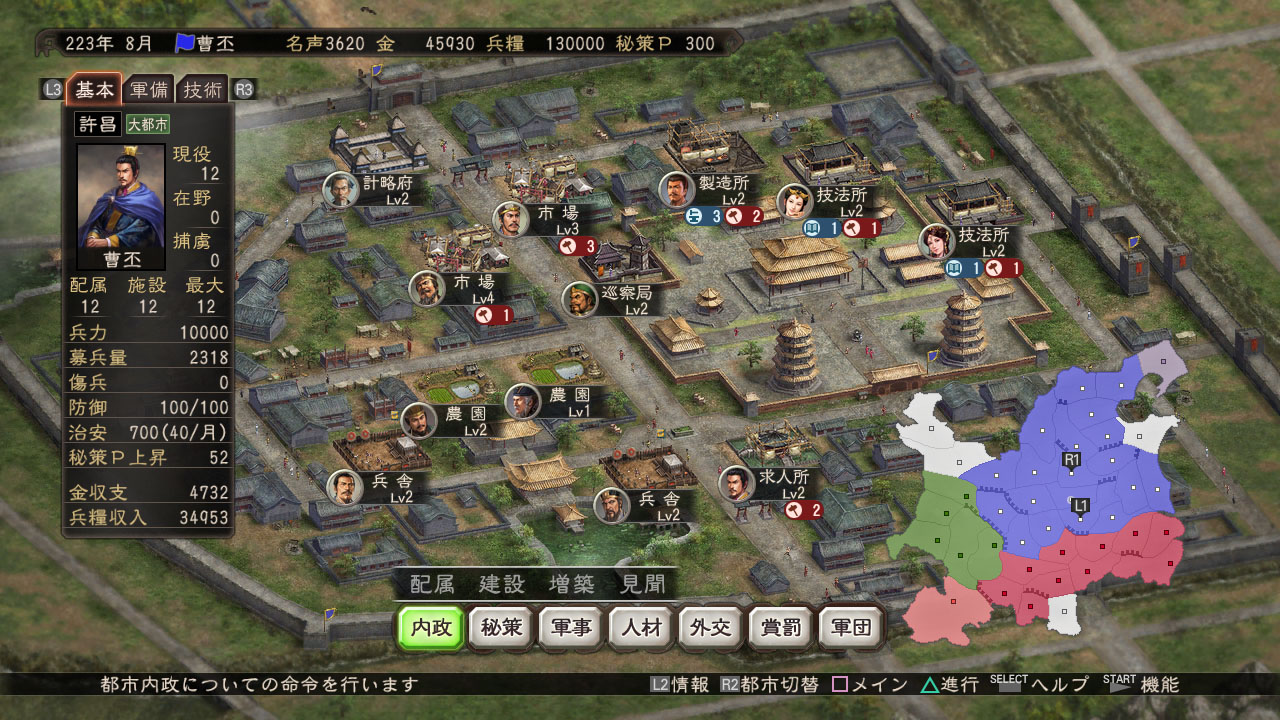Choose the 軍団 command button

point(851,628)
